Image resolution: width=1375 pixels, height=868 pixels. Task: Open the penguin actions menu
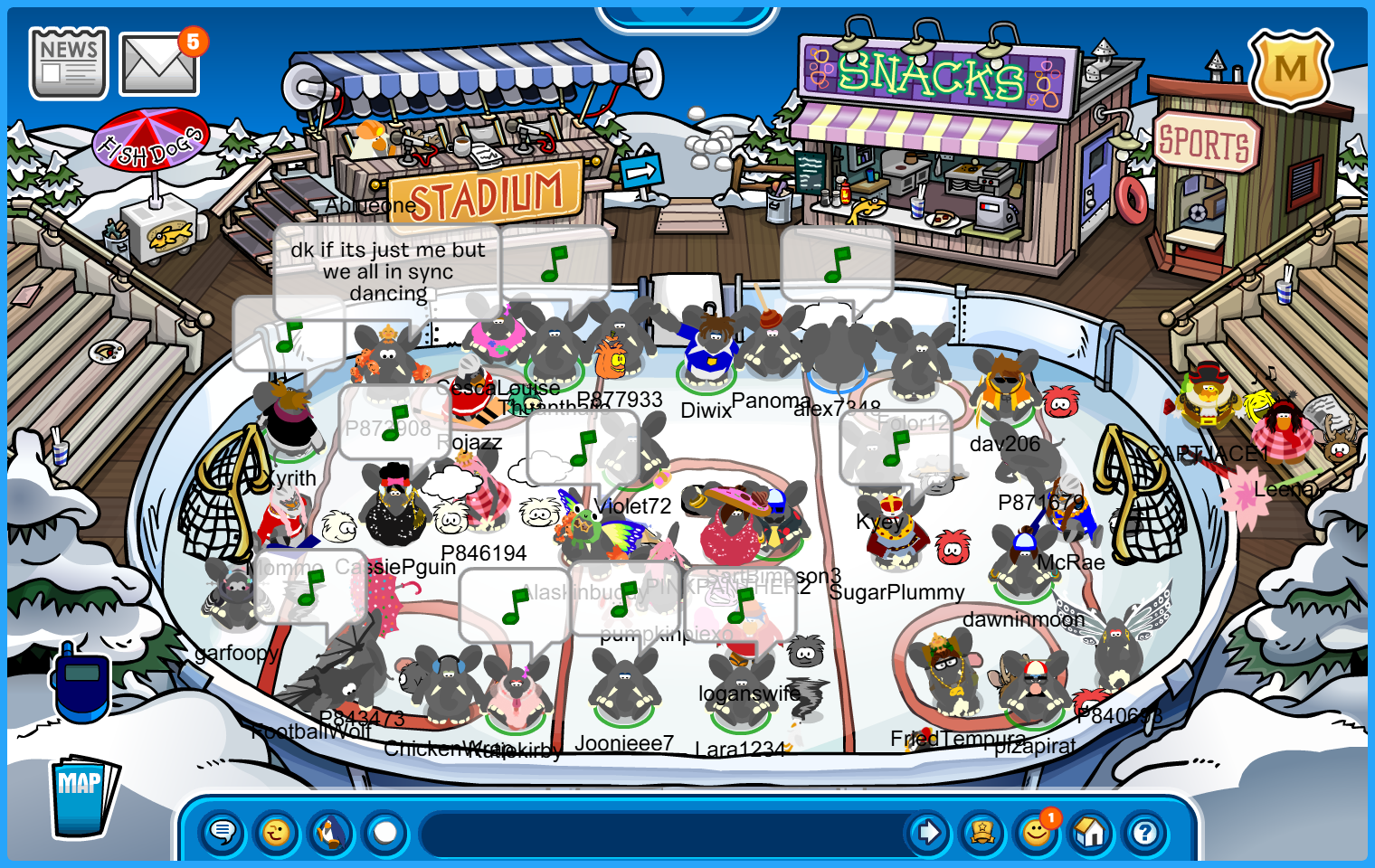tap(331, 832)
